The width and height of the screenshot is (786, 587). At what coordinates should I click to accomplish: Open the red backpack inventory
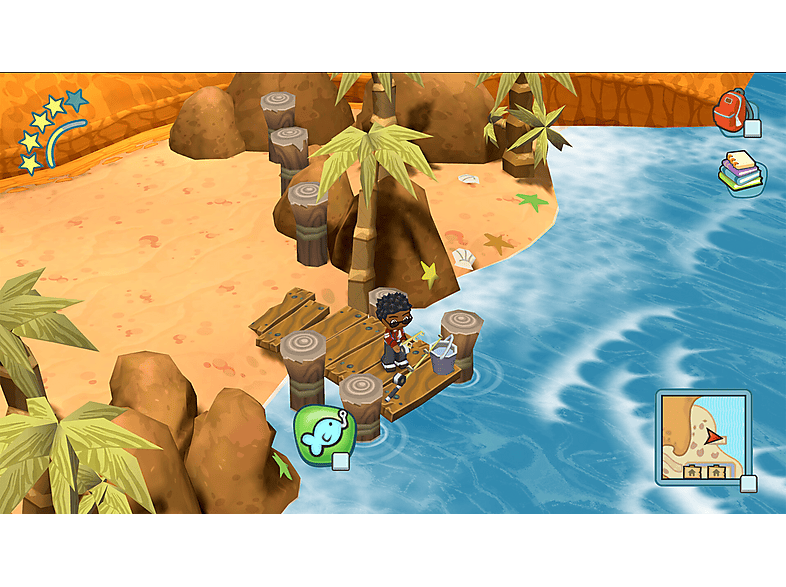point(733,111)
